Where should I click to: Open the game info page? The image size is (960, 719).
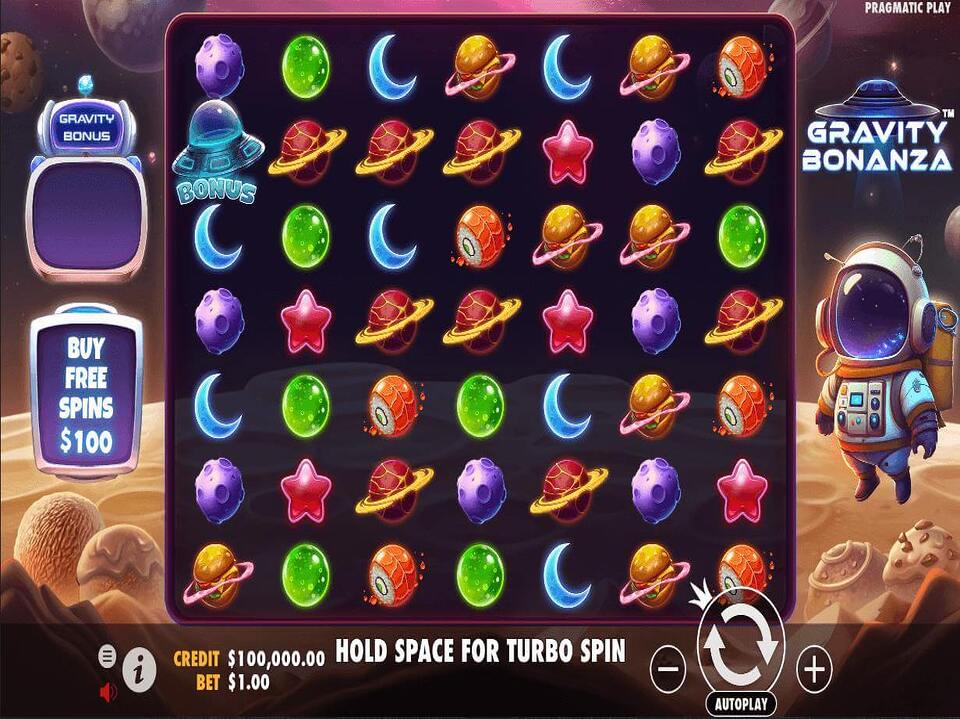(142, 664)
